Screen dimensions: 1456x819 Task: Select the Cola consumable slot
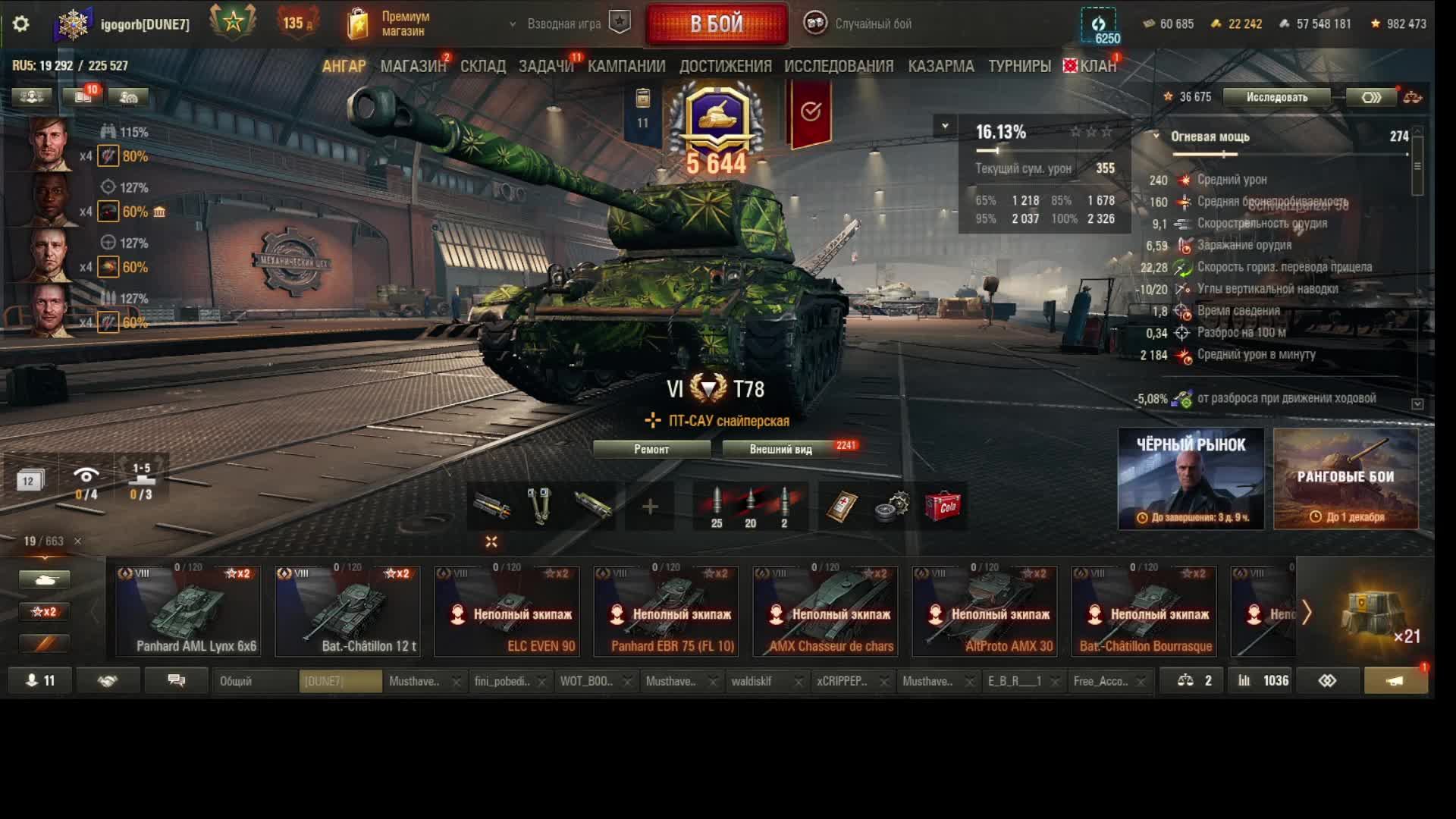pos(943,507)
